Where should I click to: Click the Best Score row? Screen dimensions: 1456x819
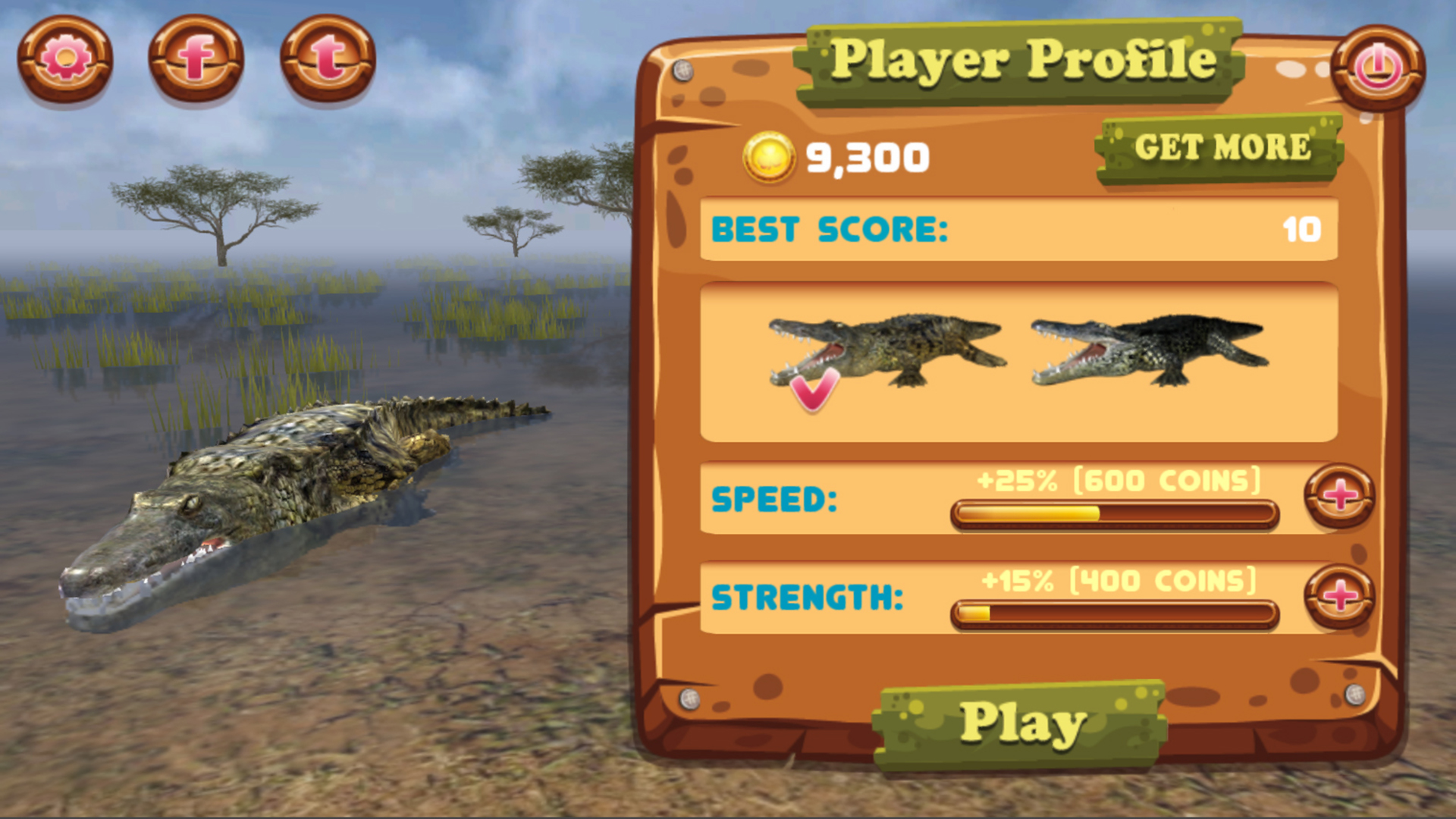pos(1020,231)
